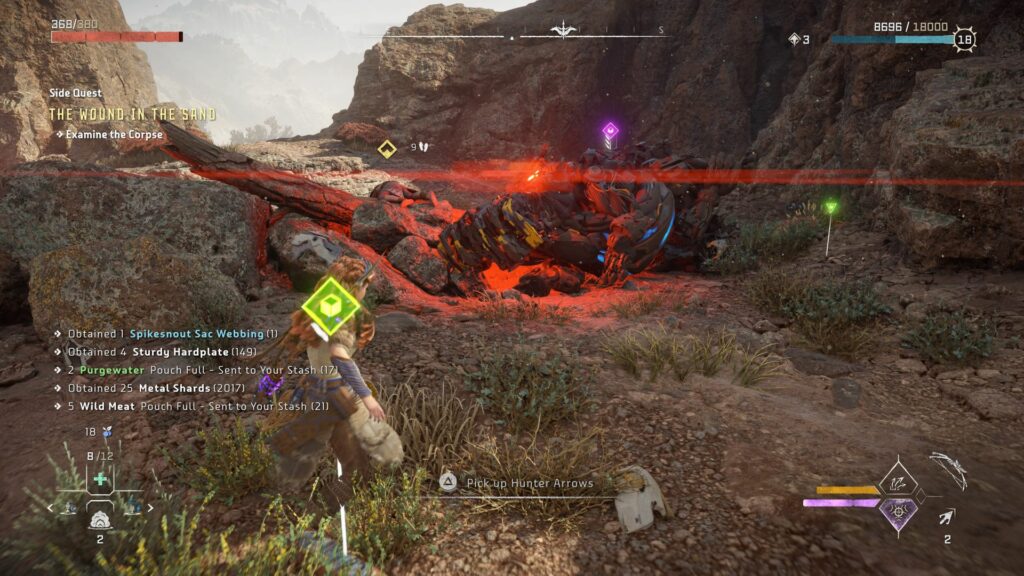1024x576 pixels.
Task: Cycle tool selector with the left arrow
Action: tap(51, 508)
